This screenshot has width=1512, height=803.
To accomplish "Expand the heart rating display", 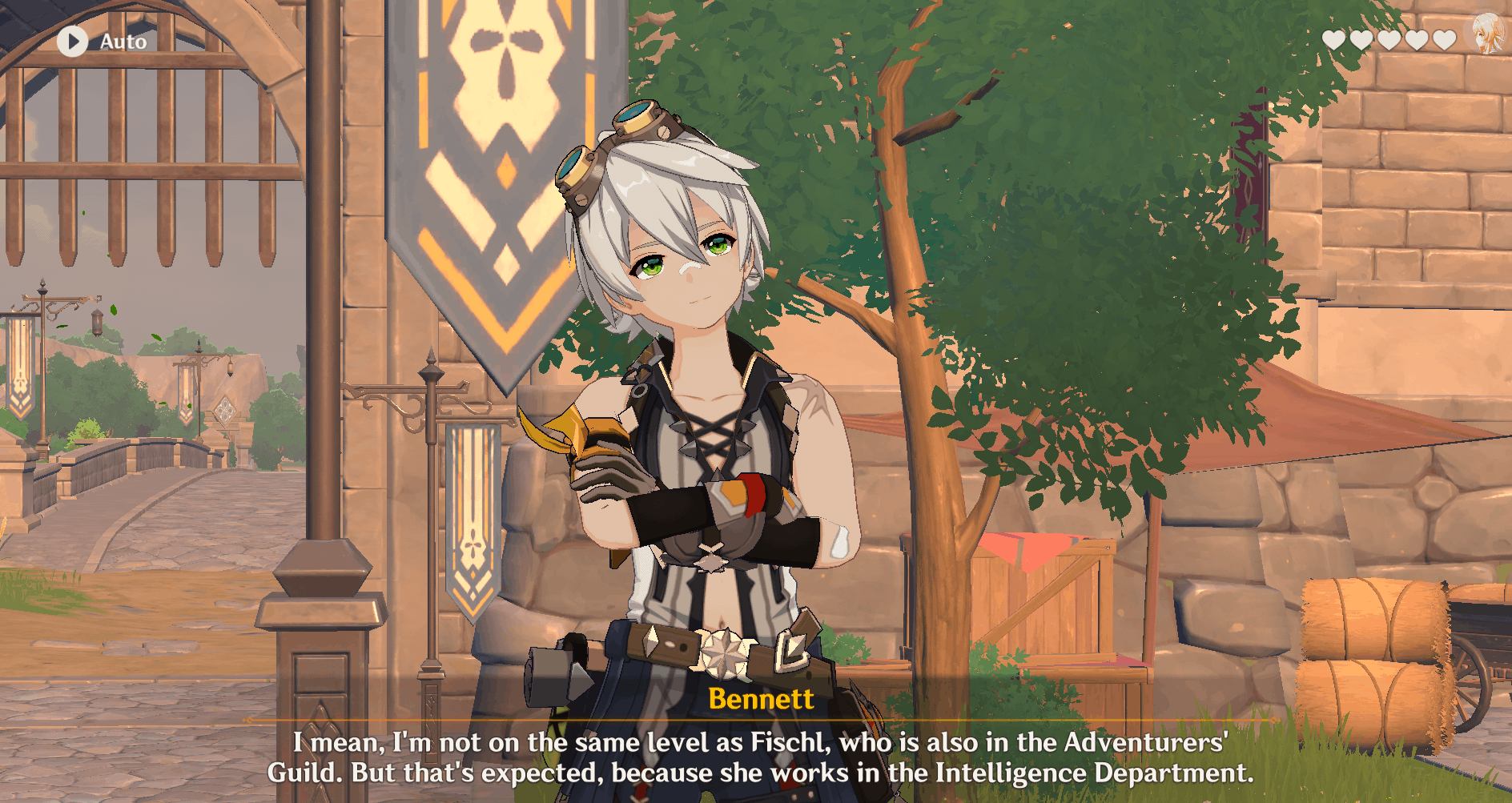I will click(x=1389, y=39).
